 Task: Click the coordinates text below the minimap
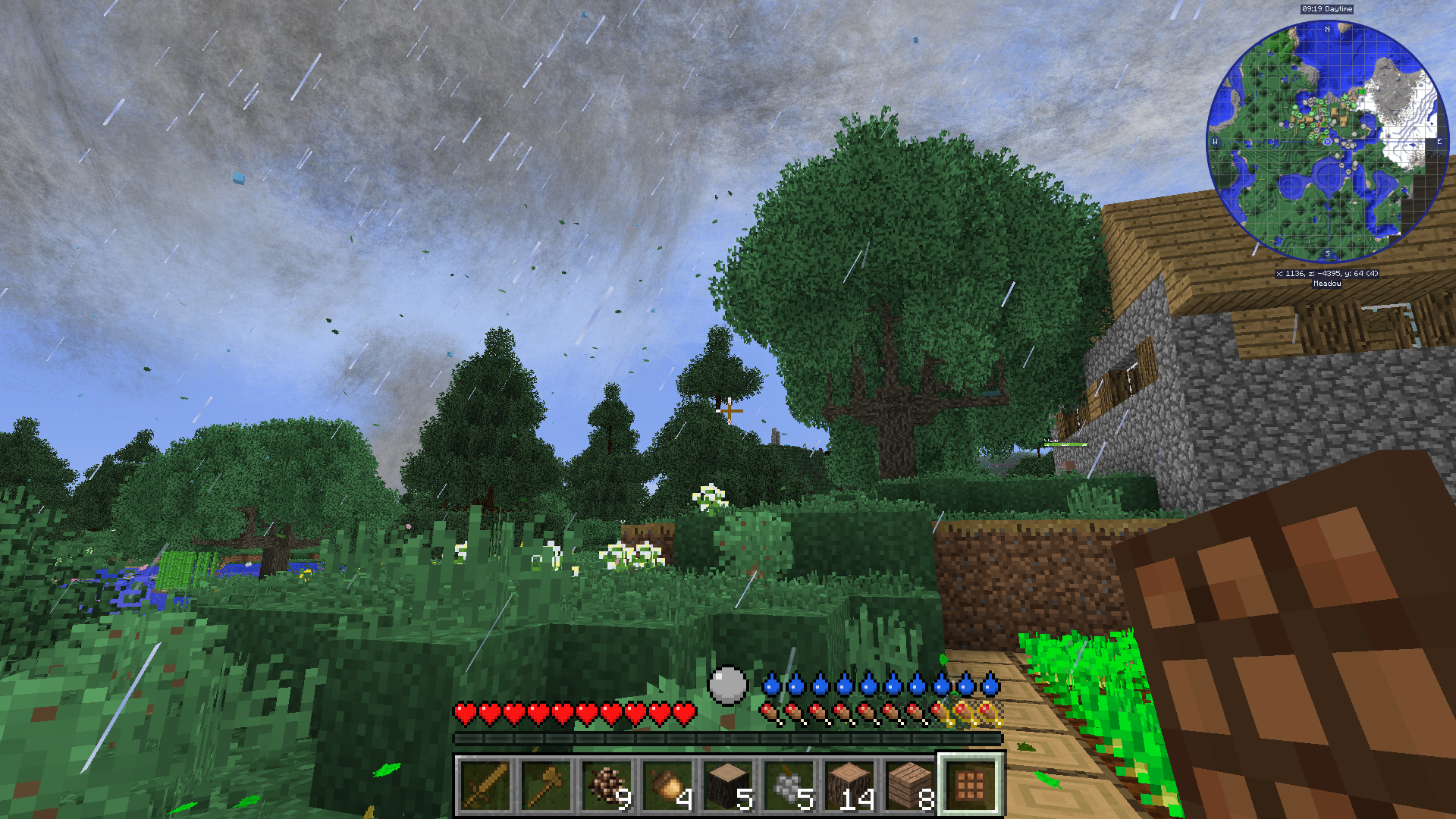click(x=1327, y=272)
